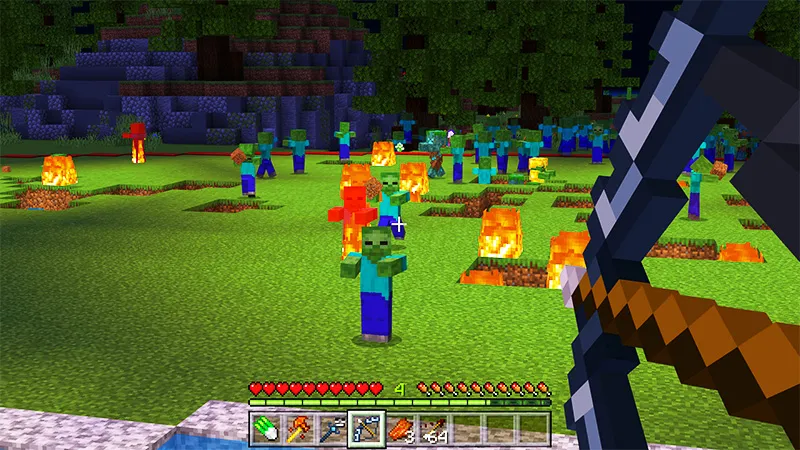
Task: Select the orange axe hotbar slot
Action: pyautogui.click(x=297, y=427)
